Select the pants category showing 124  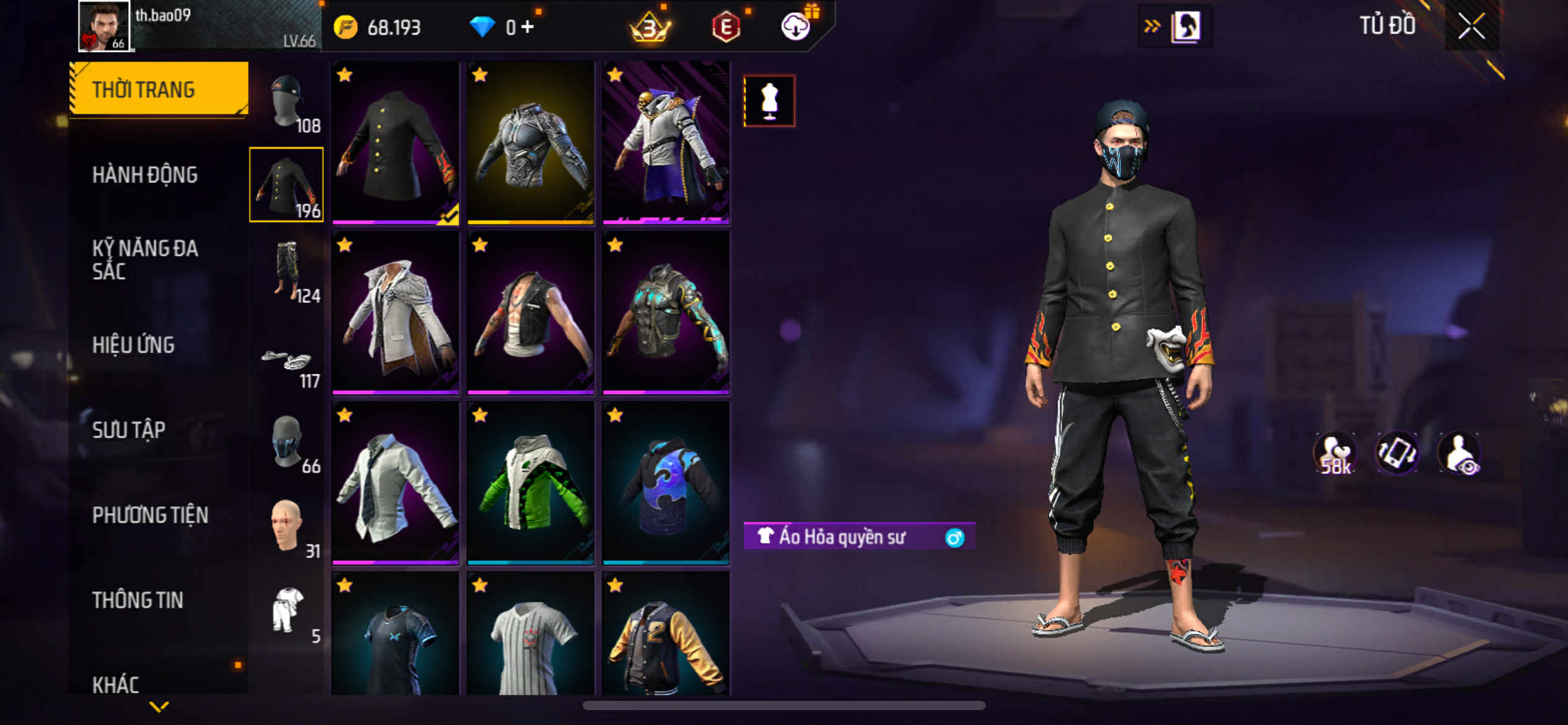click(287, 270)
